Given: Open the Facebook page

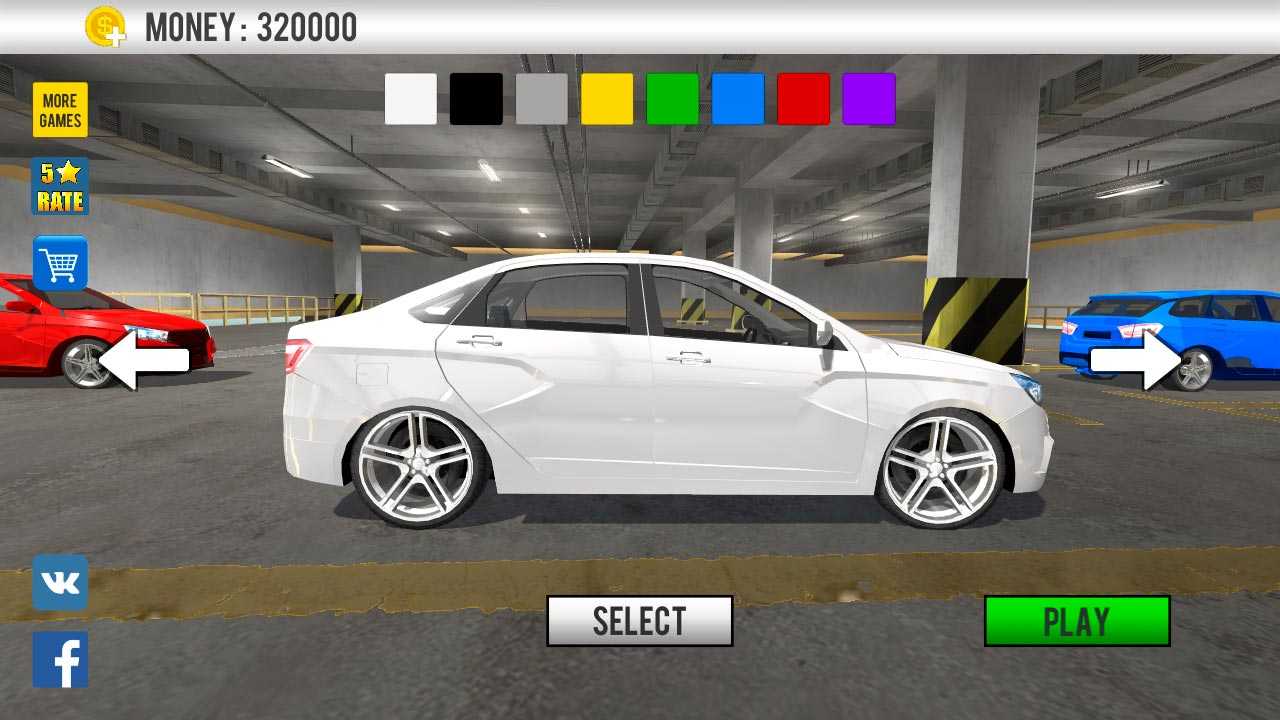Looking at the screenshot, I should (60, 659).
